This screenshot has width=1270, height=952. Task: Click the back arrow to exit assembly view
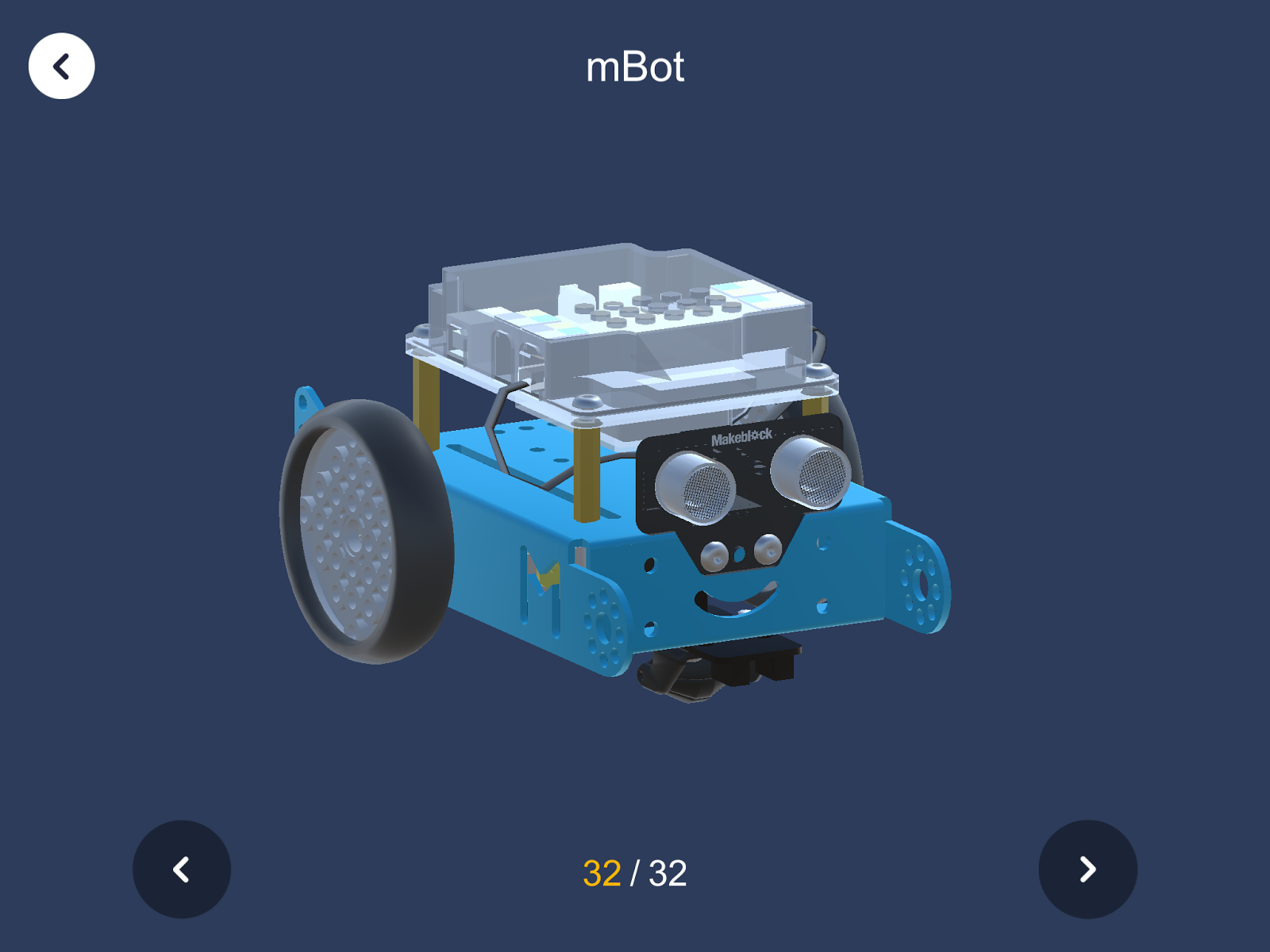tap(61, 66)
